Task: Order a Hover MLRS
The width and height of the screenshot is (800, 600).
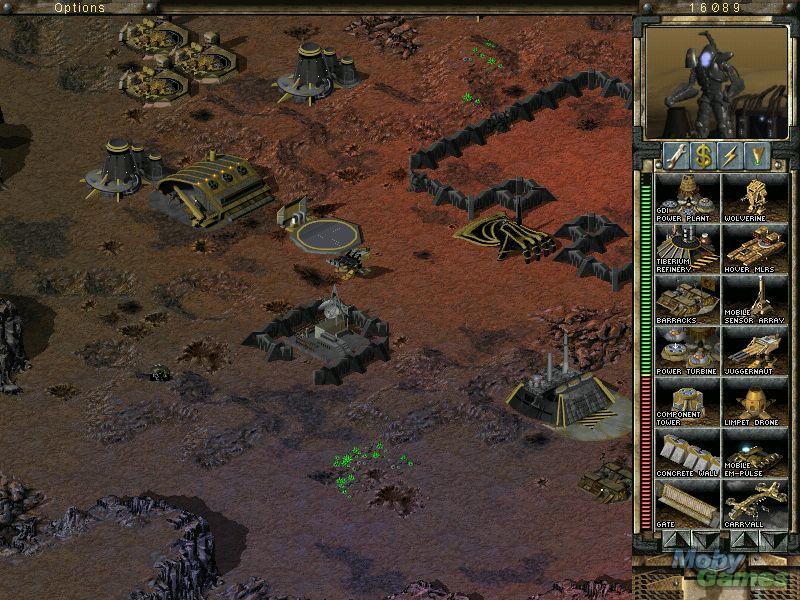Action: pyautogui.click(x=754, y=249)
